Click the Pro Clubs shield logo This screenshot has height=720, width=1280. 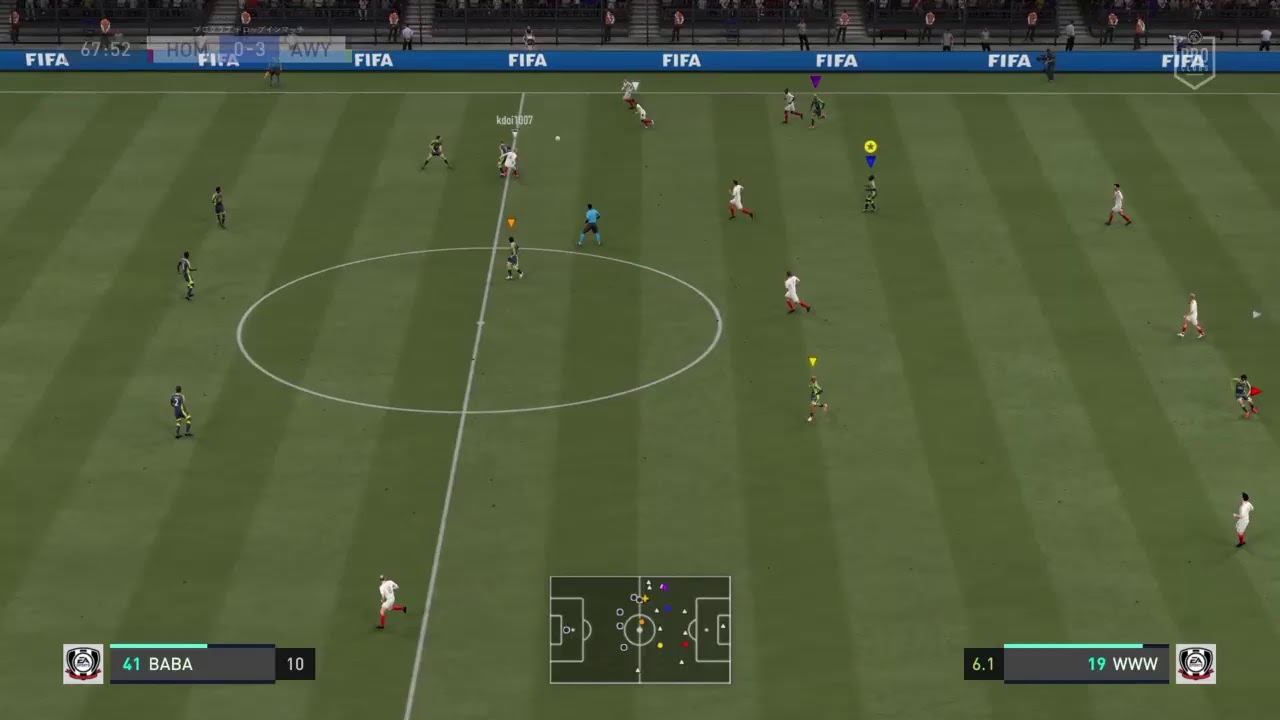coord(1194,62)
